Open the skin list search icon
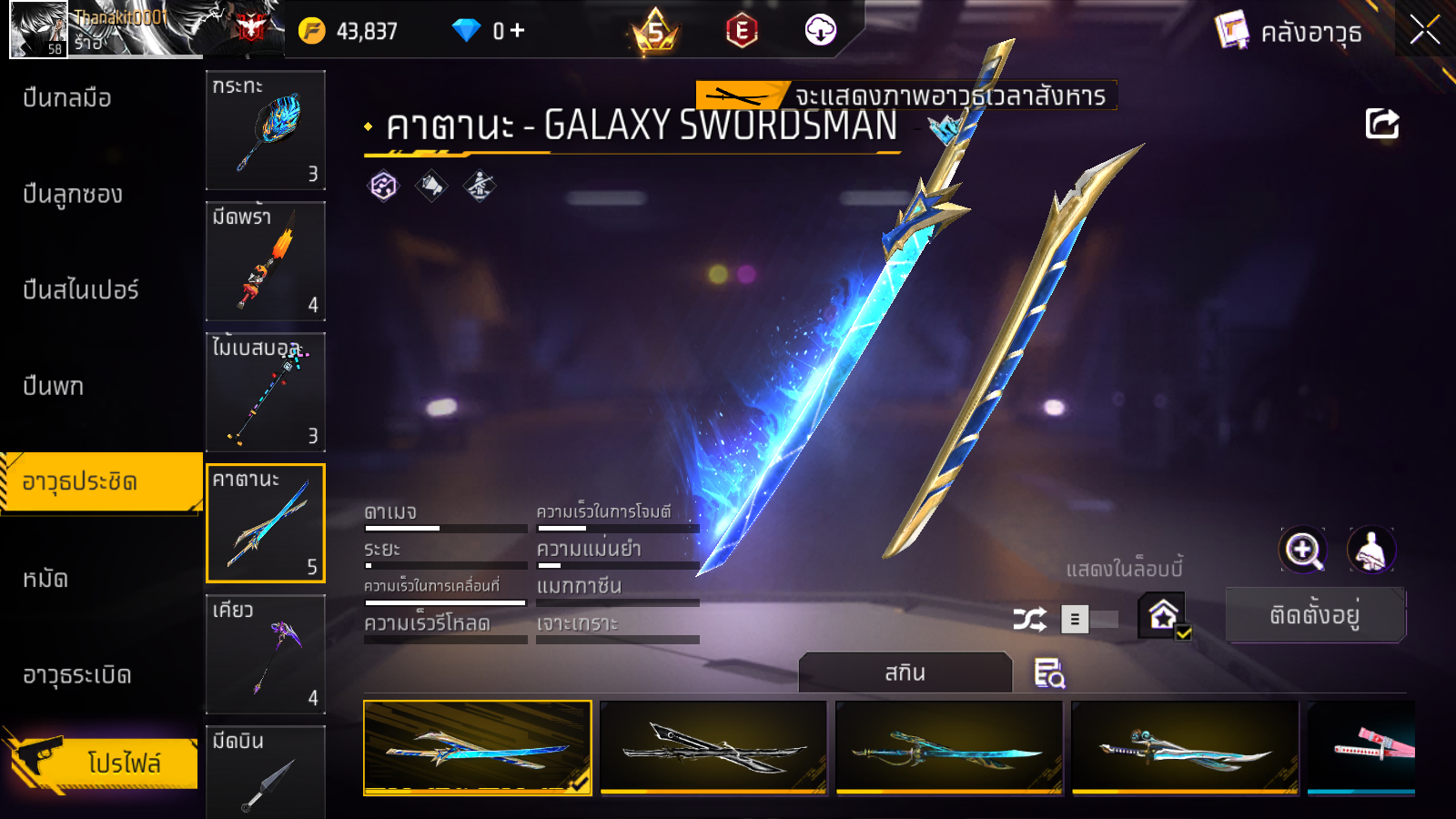 coord(1049,673)
